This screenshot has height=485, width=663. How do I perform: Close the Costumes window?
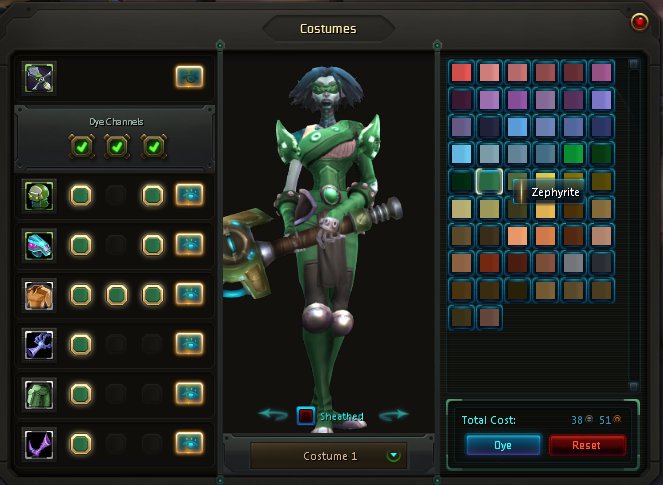[x=639, y=21]
